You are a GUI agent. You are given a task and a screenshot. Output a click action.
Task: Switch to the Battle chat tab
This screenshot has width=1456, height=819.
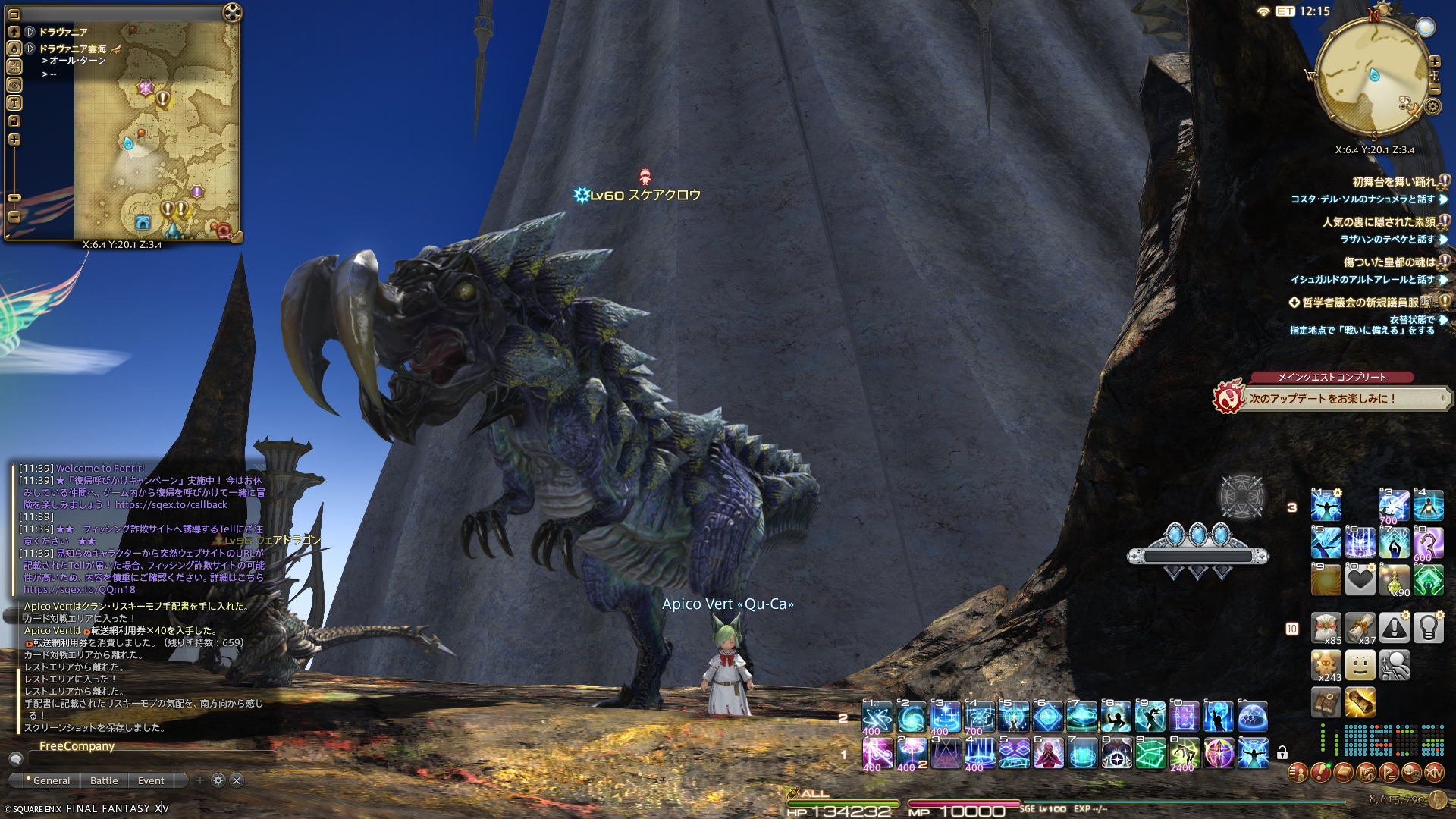point(104,780)
